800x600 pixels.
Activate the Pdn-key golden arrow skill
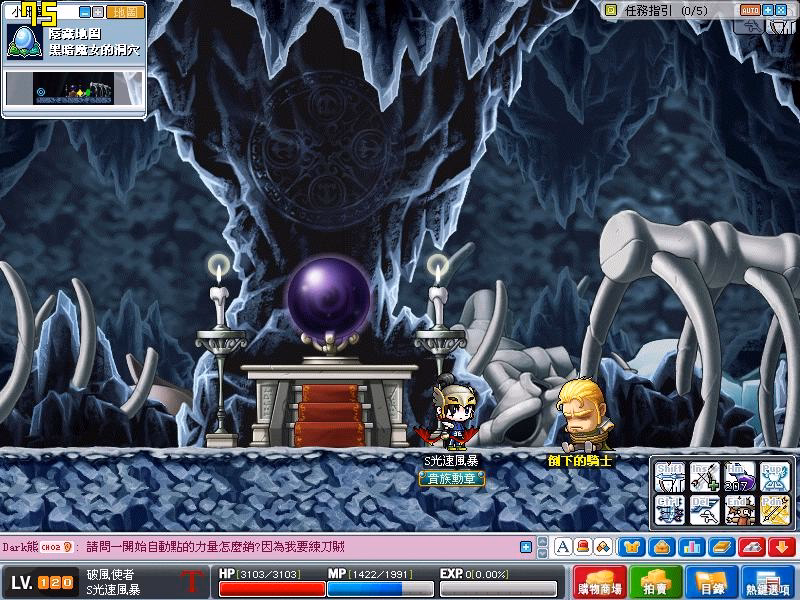tap(773, 509)
